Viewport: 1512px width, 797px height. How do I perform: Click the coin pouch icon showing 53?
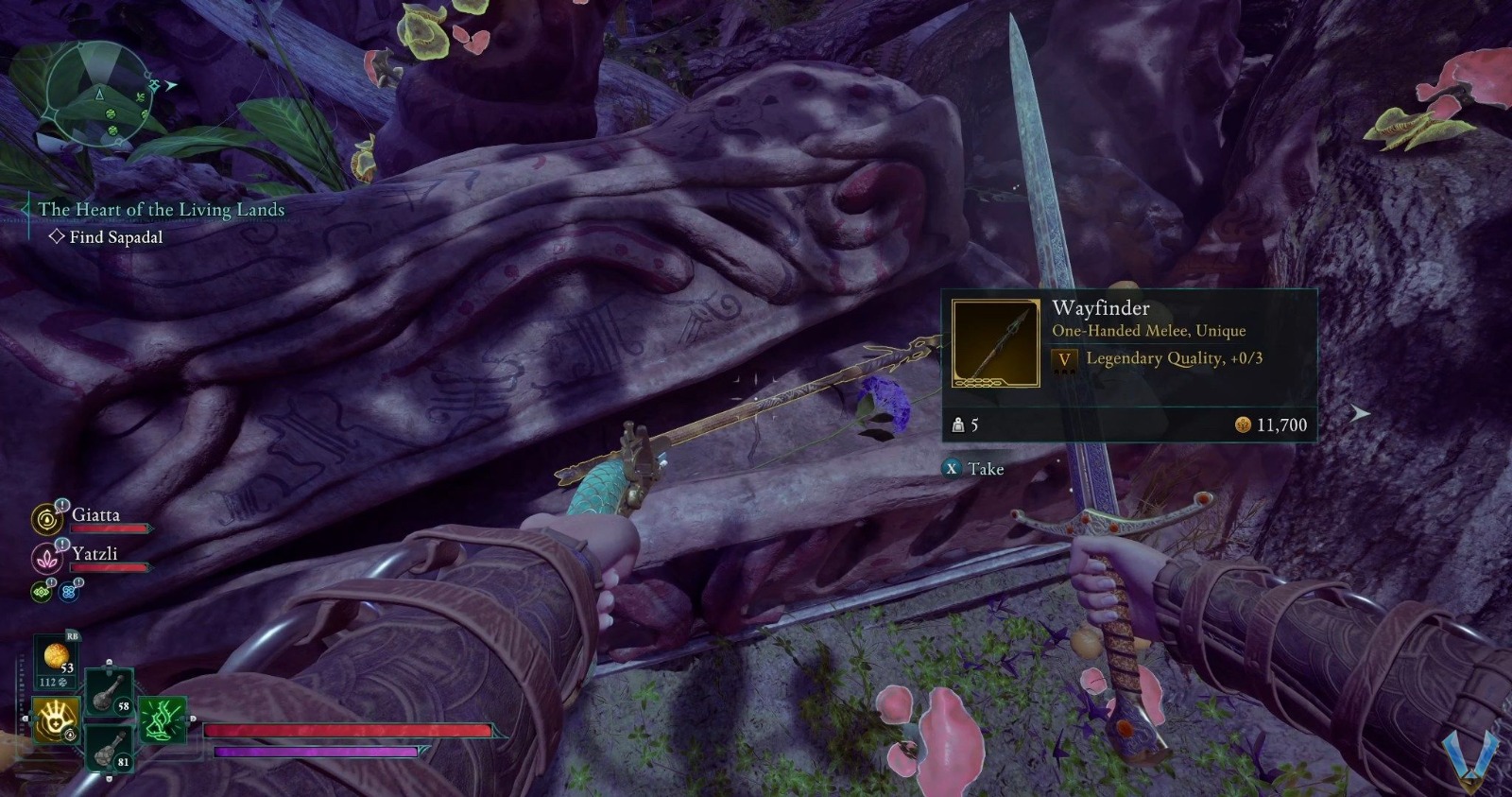click(x=58, y=658)
